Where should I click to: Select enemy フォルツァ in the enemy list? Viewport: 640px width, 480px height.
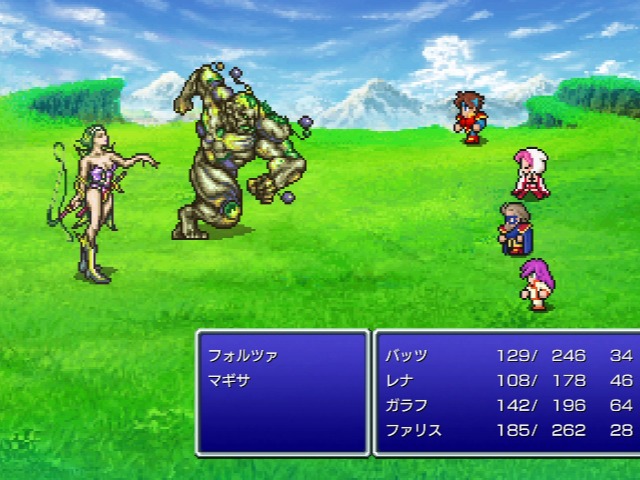pos(242,355)
